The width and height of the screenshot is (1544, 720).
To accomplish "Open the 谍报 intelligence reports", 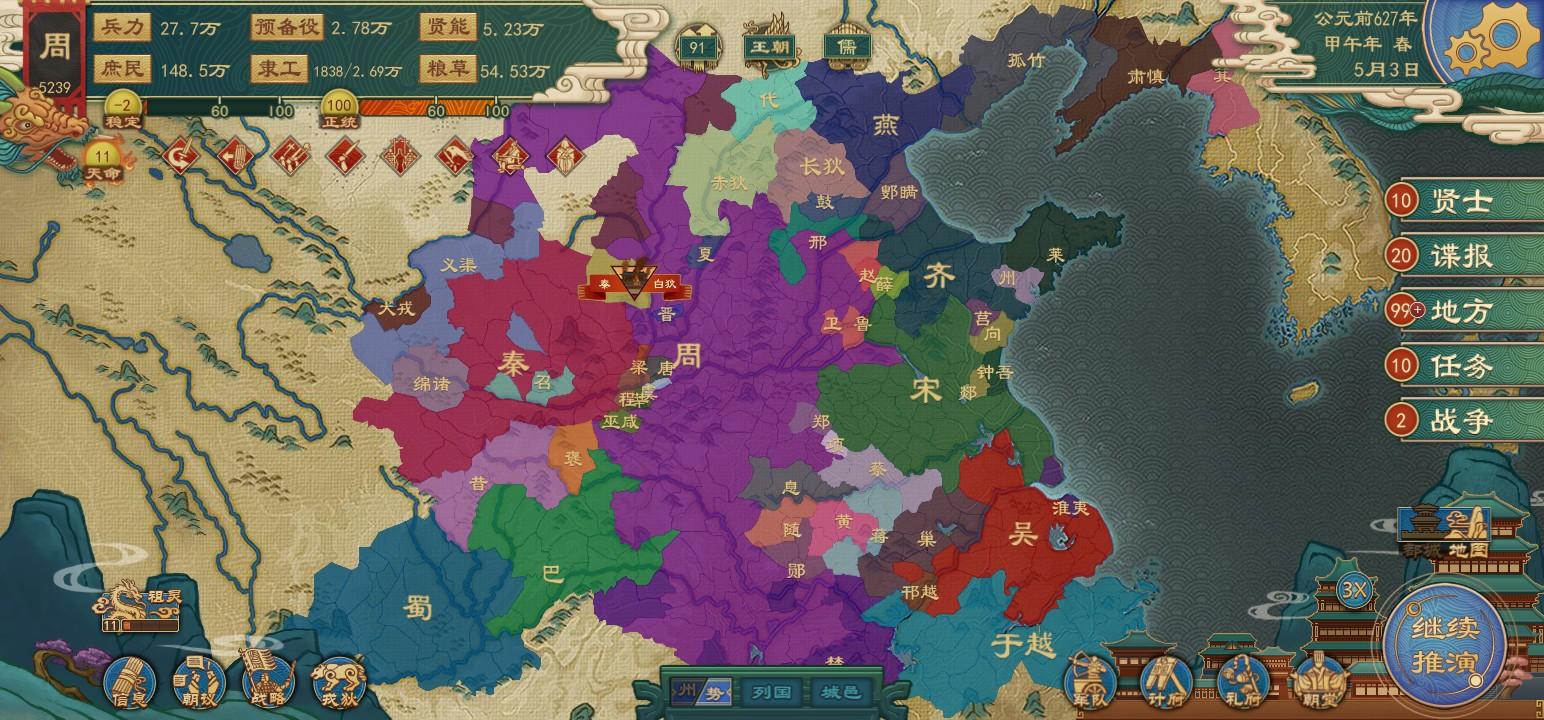I will 1449,256.
